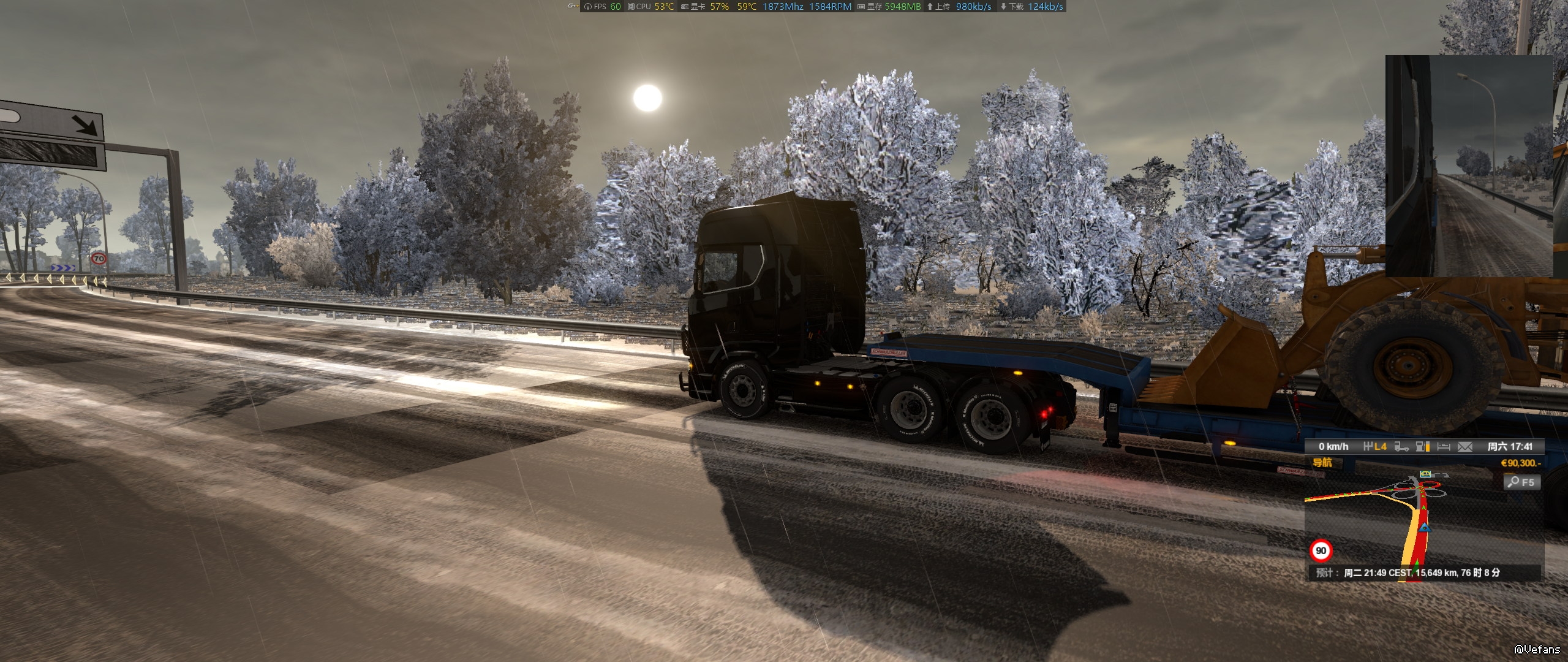This screenshot has height=662, width=1568.
Task: Open the mail envelope icon
Action: [x=1464, y=447]
